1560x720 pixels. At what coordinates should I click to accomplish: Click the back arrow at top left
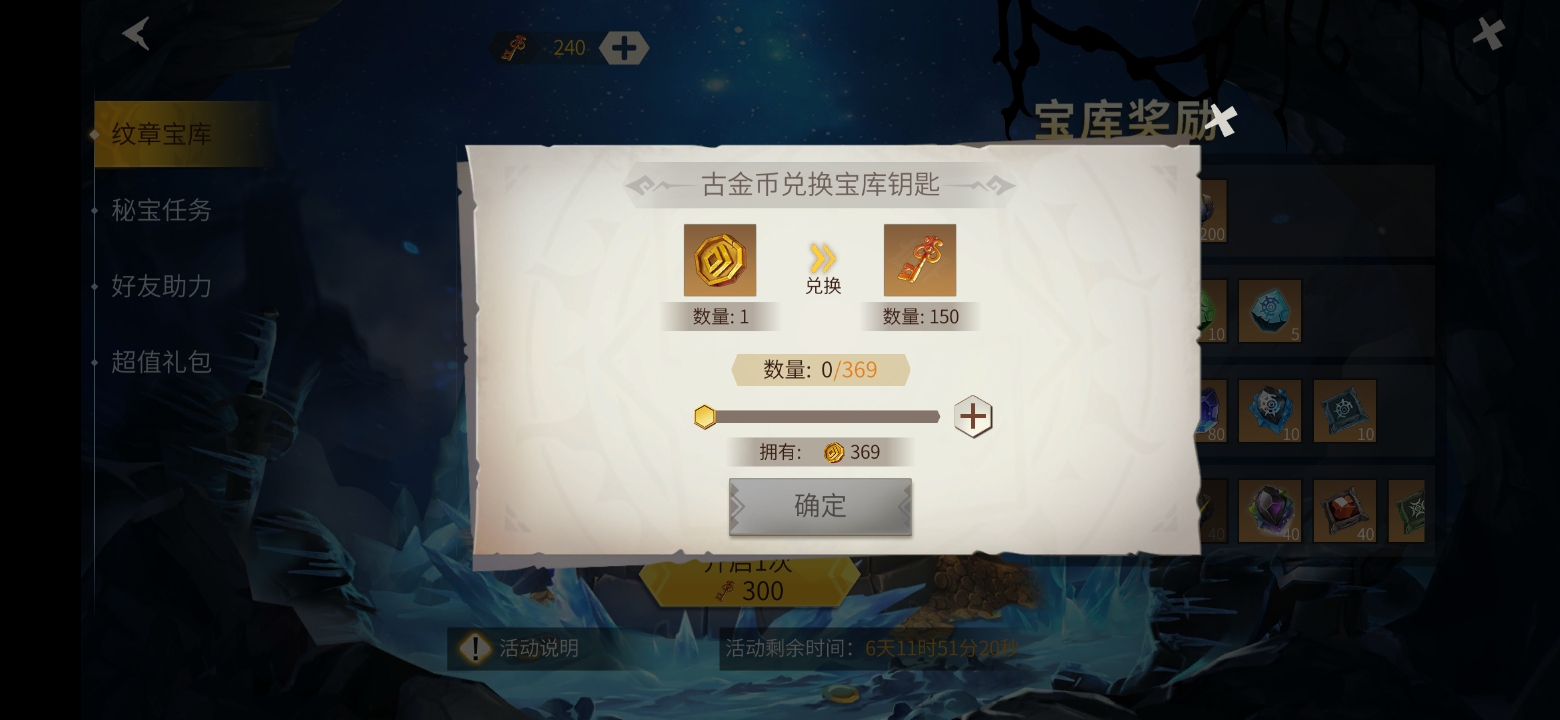point(136,33)
